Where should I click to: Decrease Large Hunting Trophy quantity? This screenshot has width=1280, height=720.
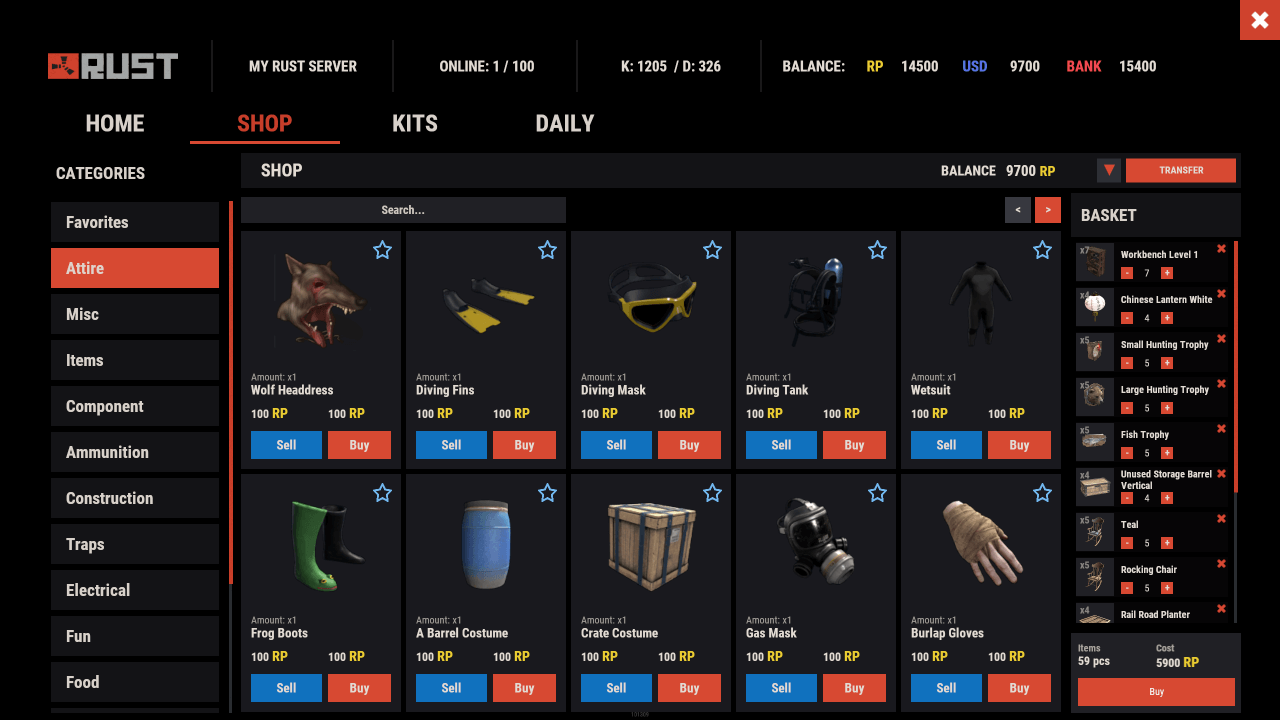(1127, 408)
